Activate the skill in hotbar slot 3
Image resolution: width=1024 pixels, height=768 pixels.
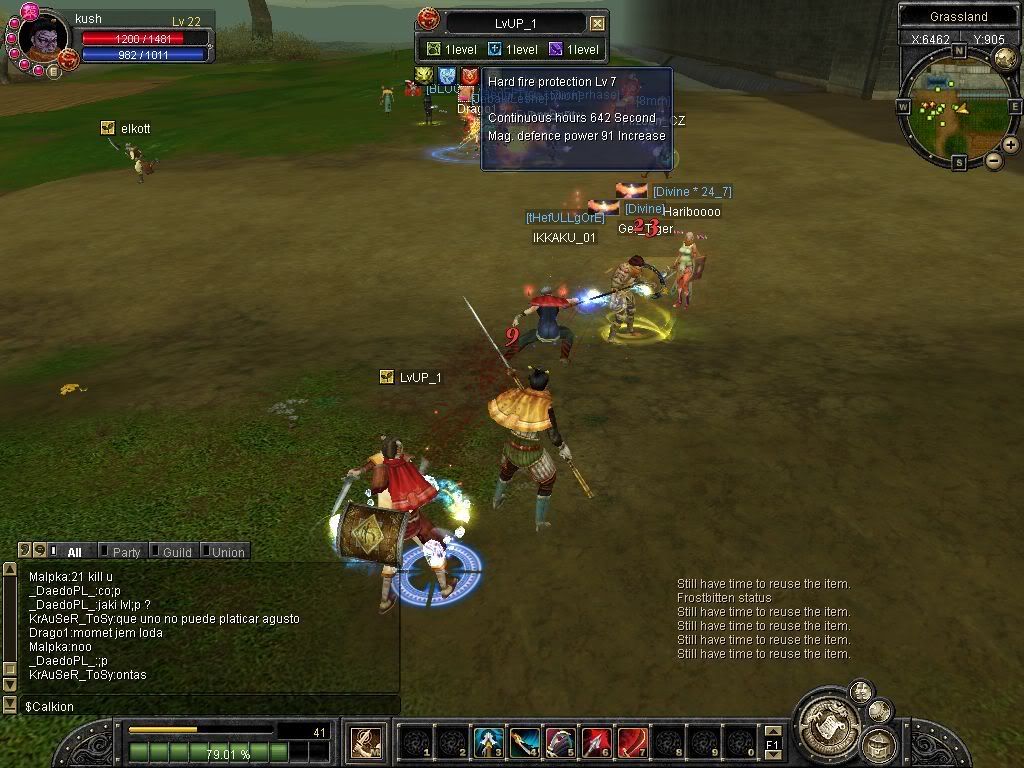click(487, 741)
